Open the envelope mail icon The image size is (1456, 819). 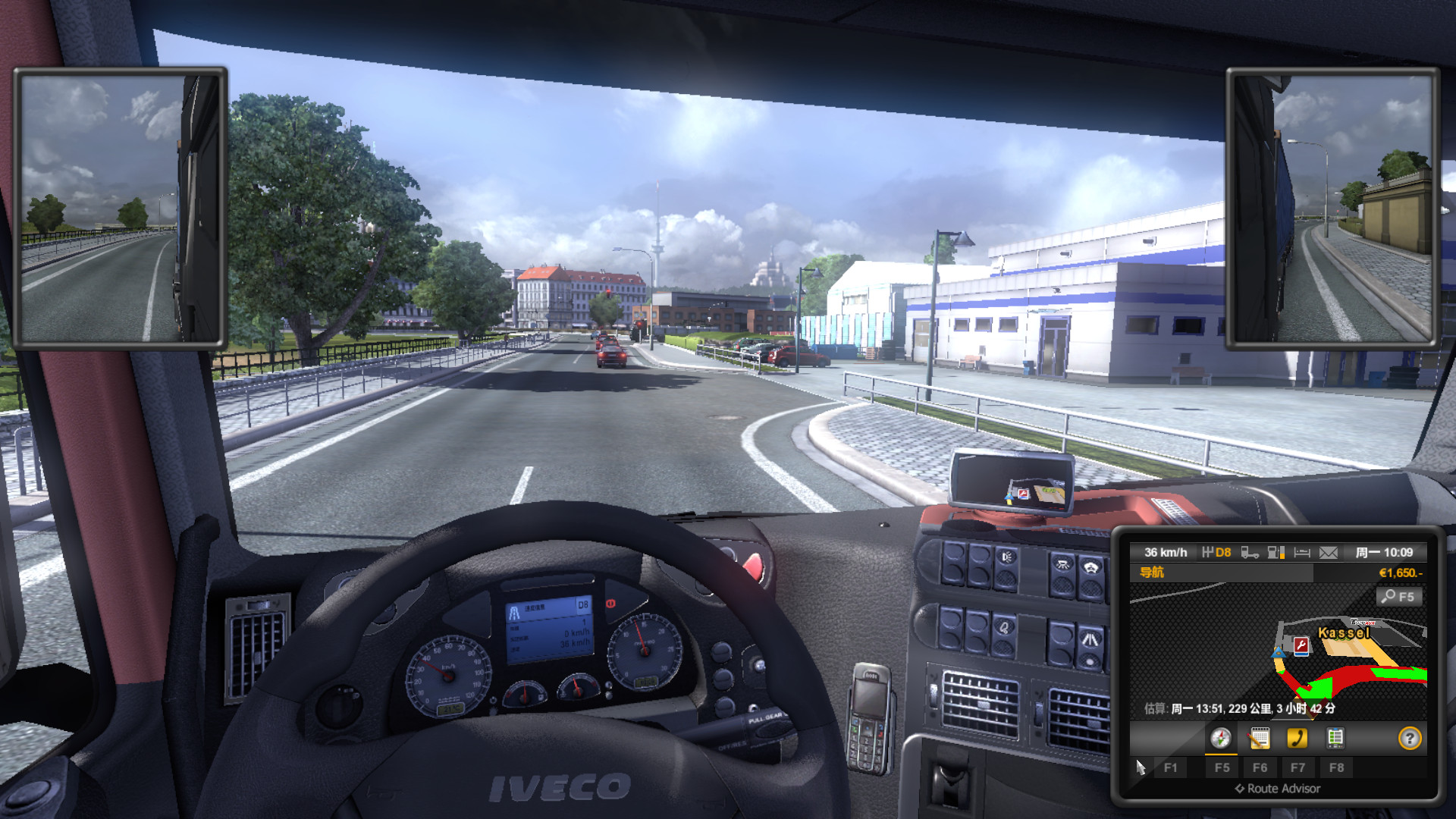pyautogui.click(x=1328, y=553)
